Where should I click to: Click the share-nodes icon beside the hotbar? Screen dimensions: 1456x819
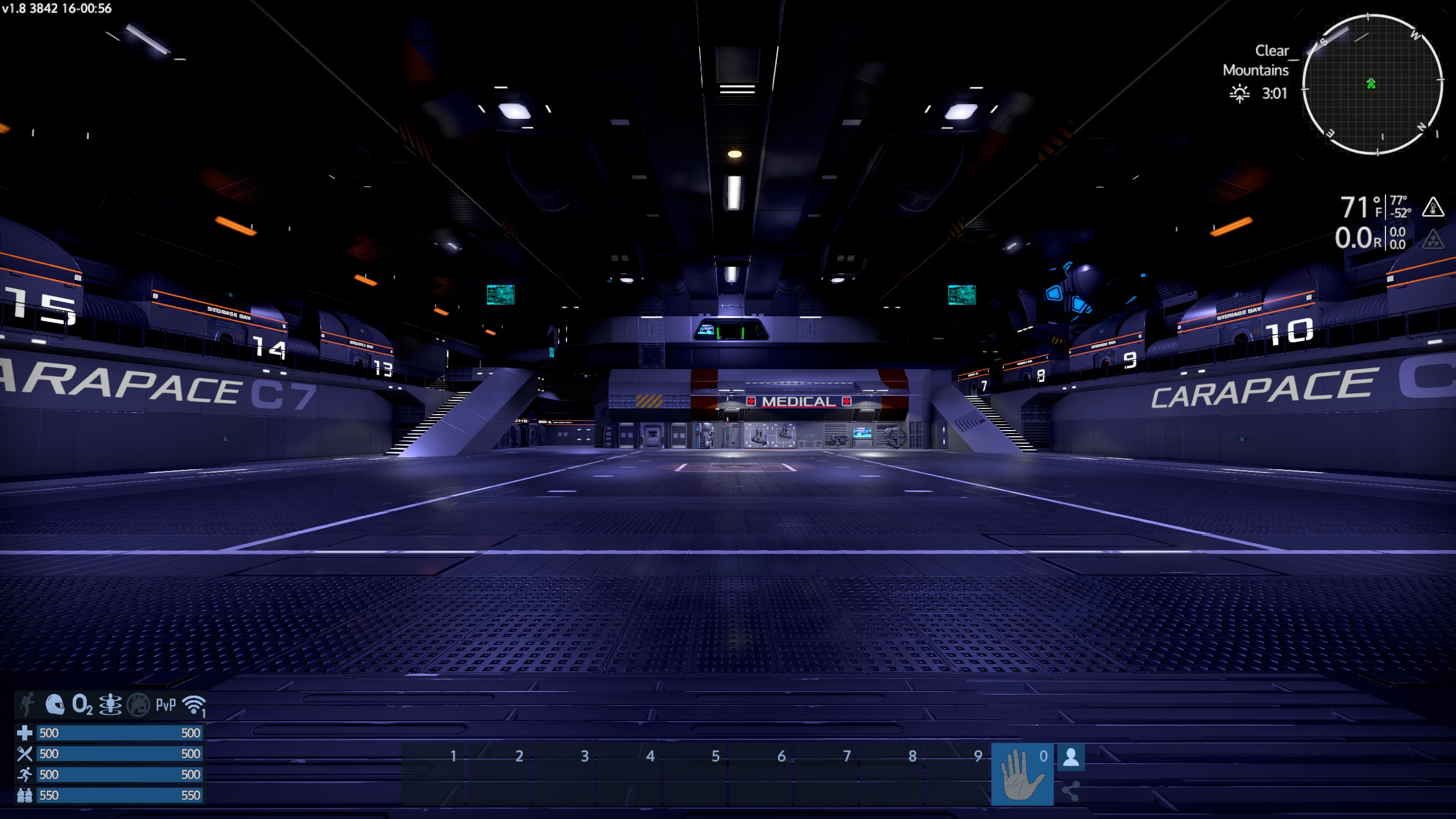tap(1071, 791)
